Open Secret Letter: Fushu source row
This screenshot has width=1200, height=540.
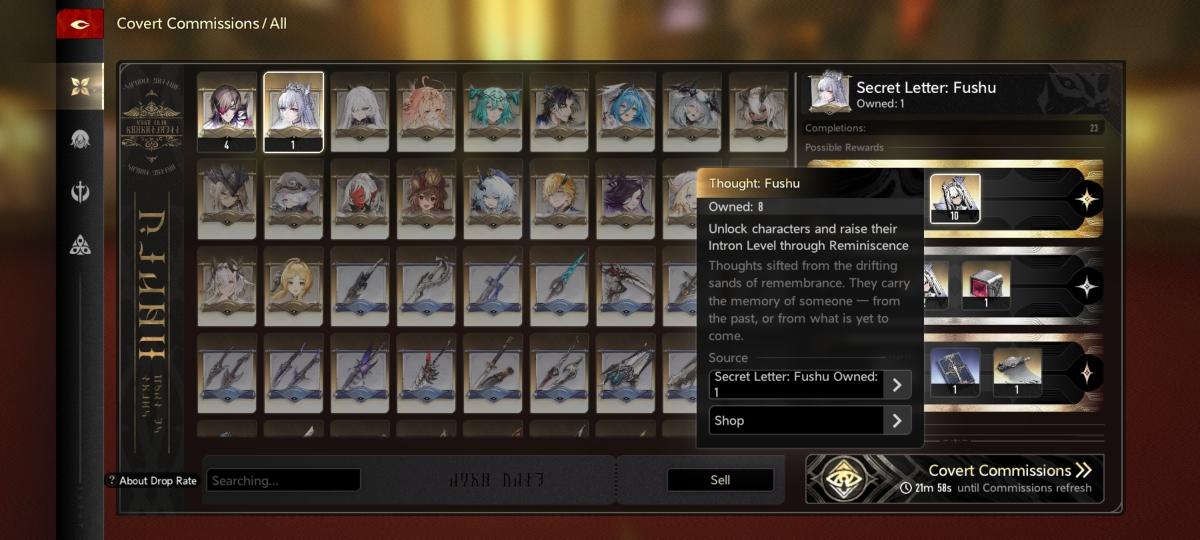[x=810, y=385]
